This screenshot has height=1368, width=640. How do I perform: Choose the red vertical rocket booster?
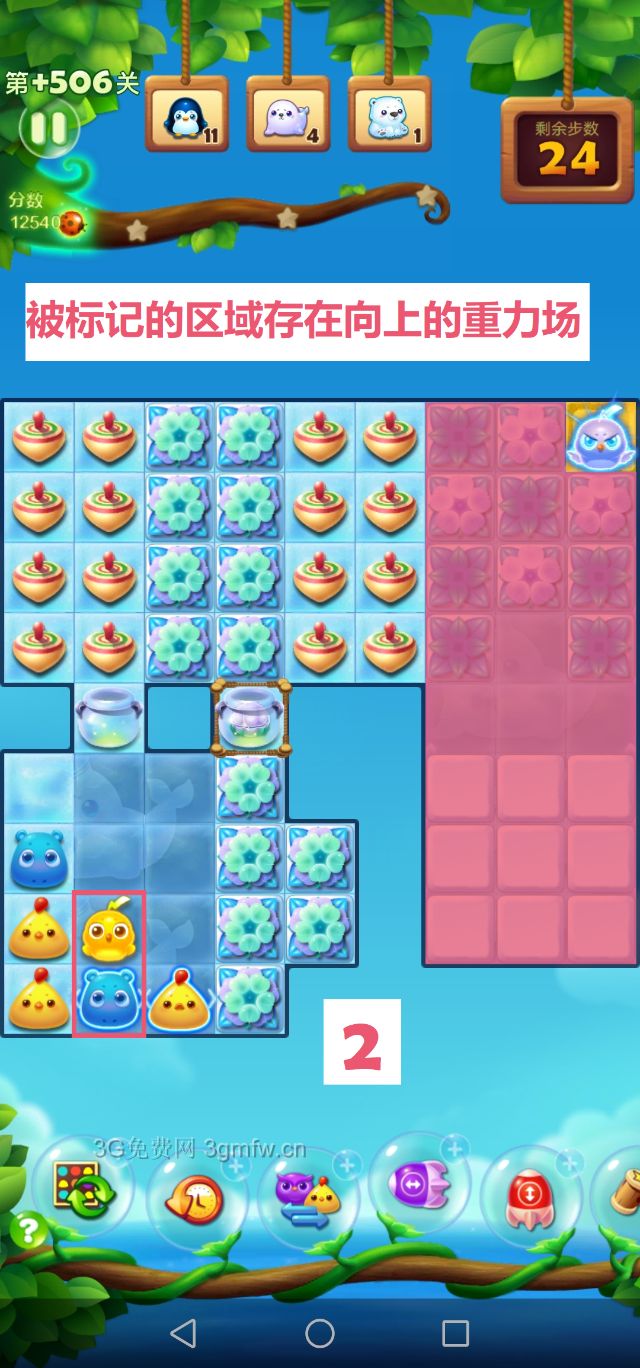click(529, 1196)
